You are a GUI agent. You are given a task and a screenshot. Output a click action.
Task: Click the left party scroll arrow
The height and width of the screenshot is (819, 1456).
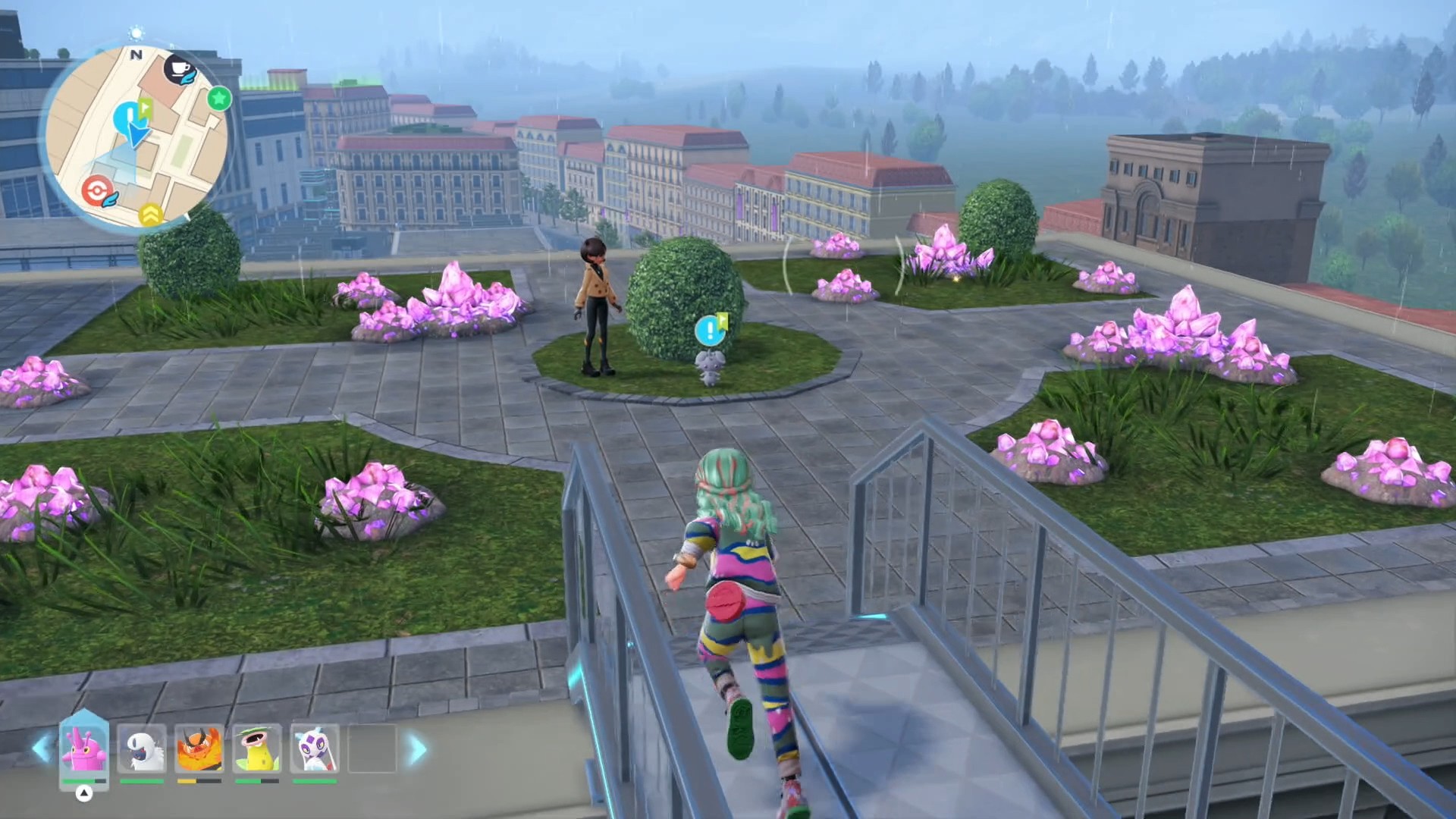click(x=41, y=749)
